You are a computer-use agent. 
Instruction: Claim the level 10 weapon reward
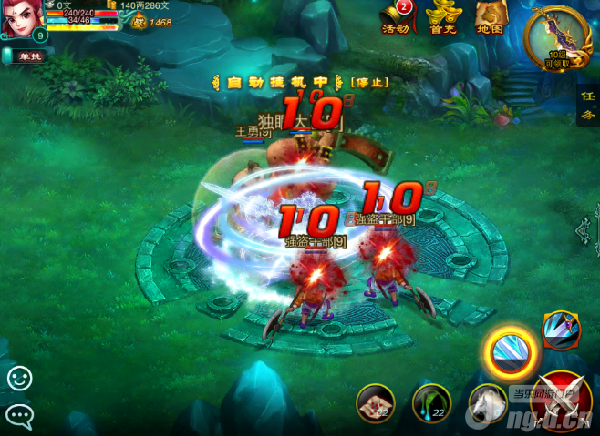tap(557, 36)
